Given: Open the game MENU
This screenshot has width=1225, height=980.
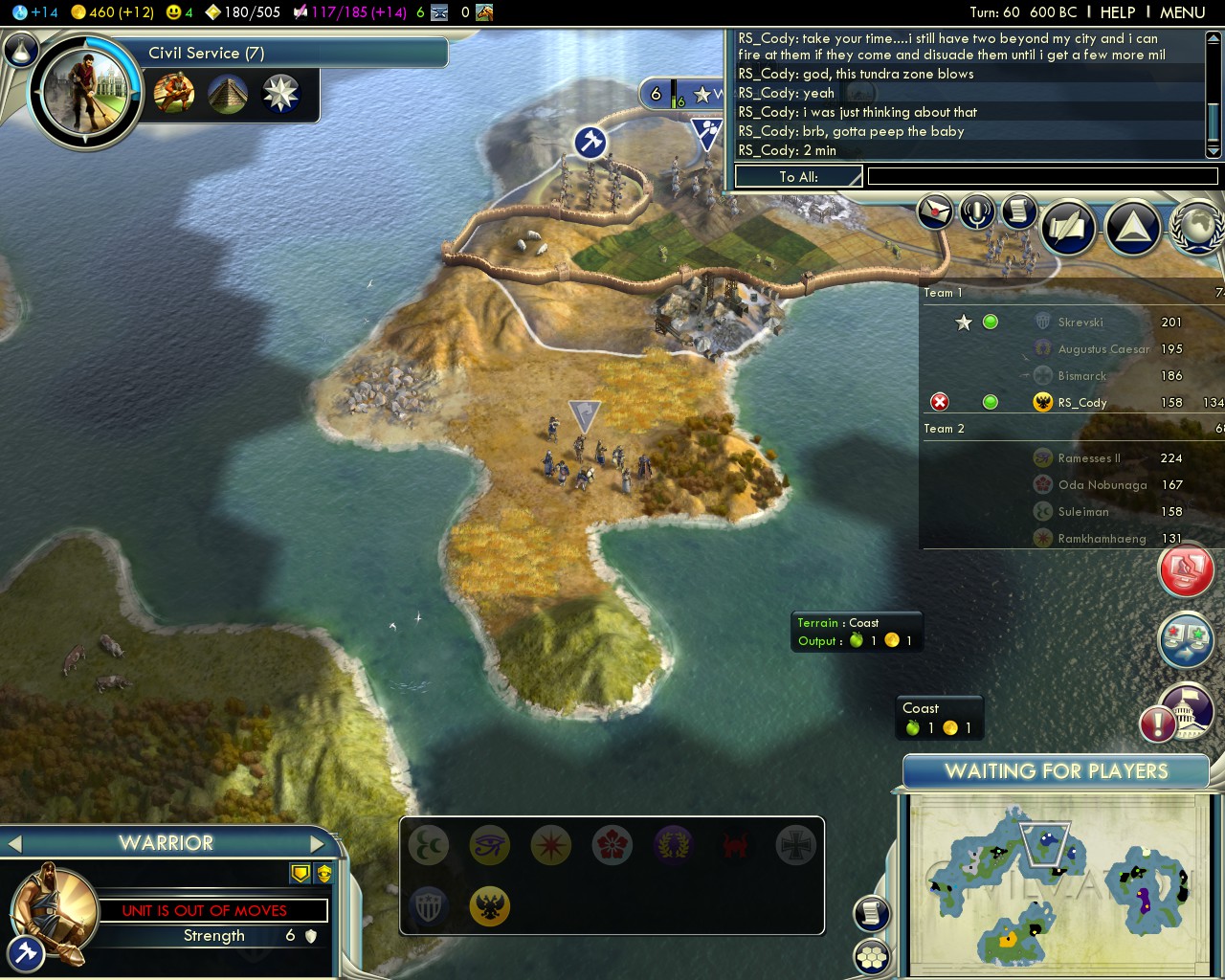Looking at the screenshot, I should pyautogui.click(x=1182, y=12).
